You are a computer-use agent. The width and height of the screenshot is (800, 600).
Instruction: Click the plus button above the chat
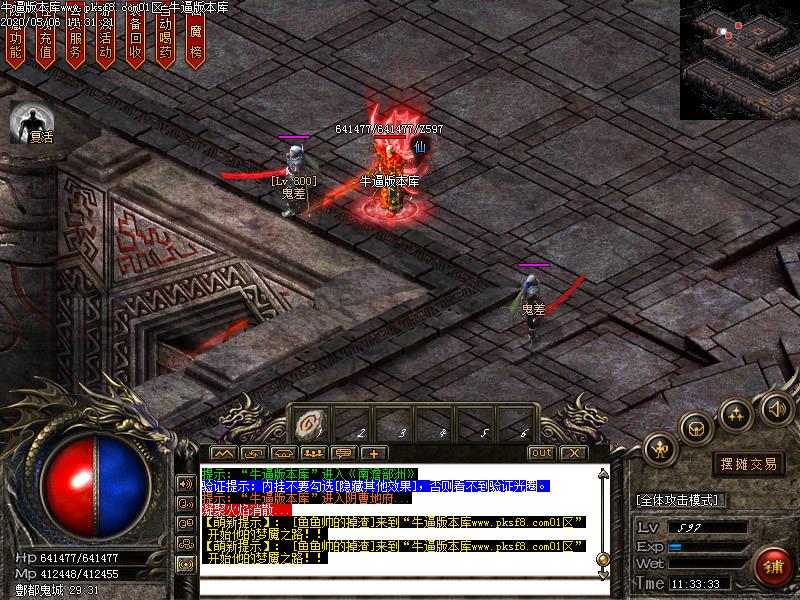(x=373, y=453)
